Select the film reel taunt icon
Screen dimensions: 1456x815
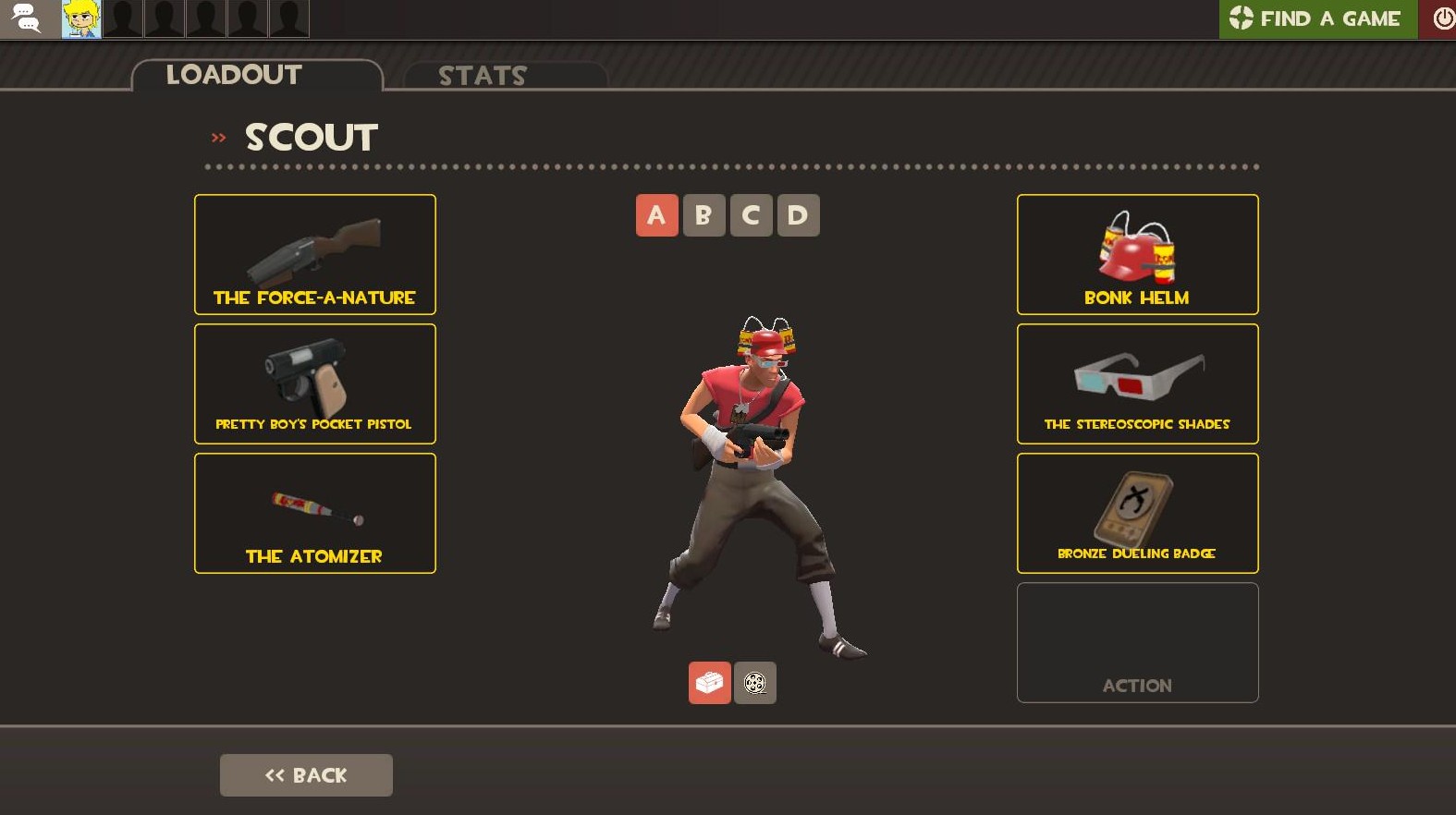click(754, 682)
